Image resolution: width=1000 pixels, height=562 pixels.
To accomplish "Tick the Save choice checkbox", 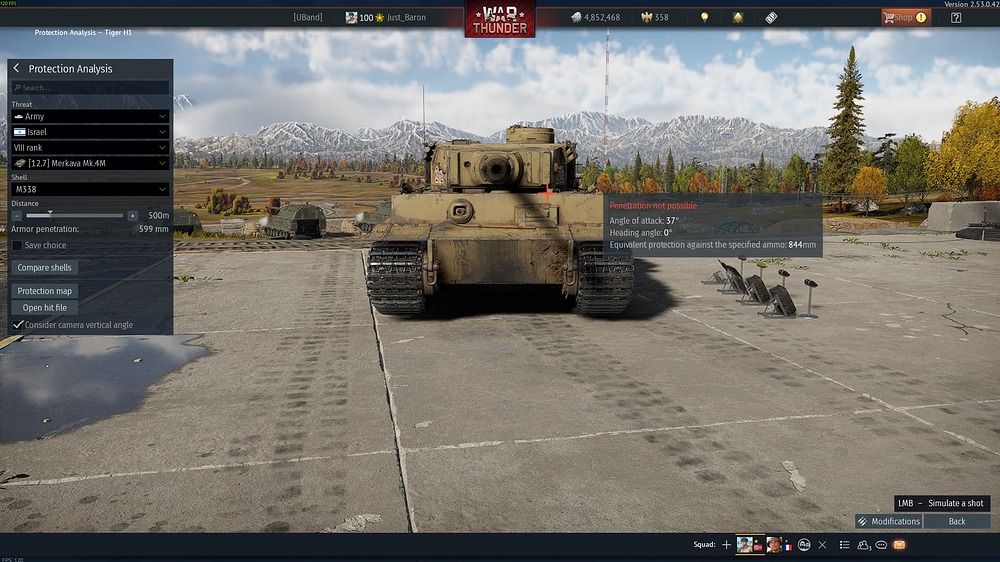I will [x=17, y=245].
